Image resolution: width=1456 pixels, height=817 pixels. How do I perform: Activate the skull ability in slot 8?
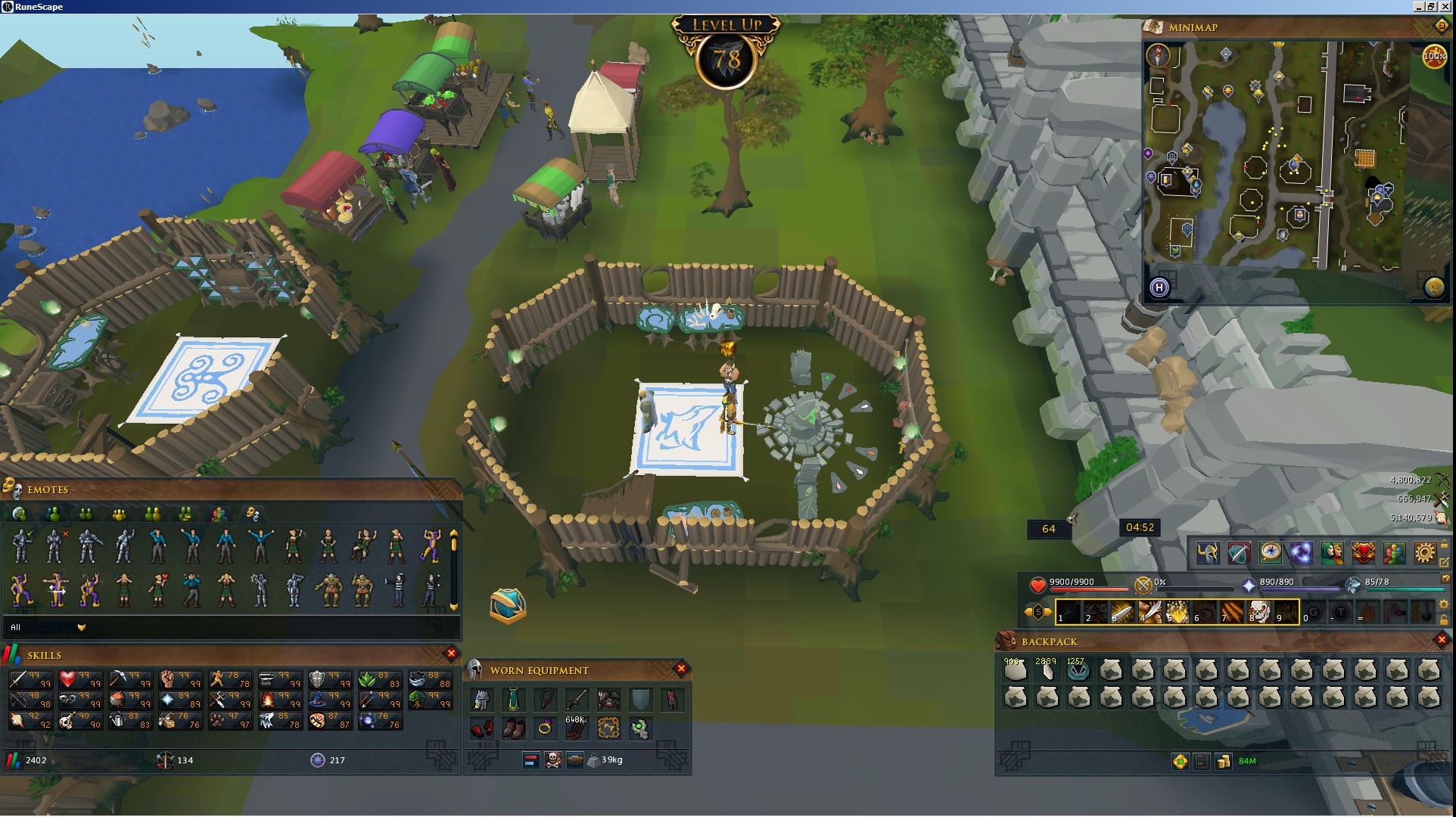pos(1259,611)
